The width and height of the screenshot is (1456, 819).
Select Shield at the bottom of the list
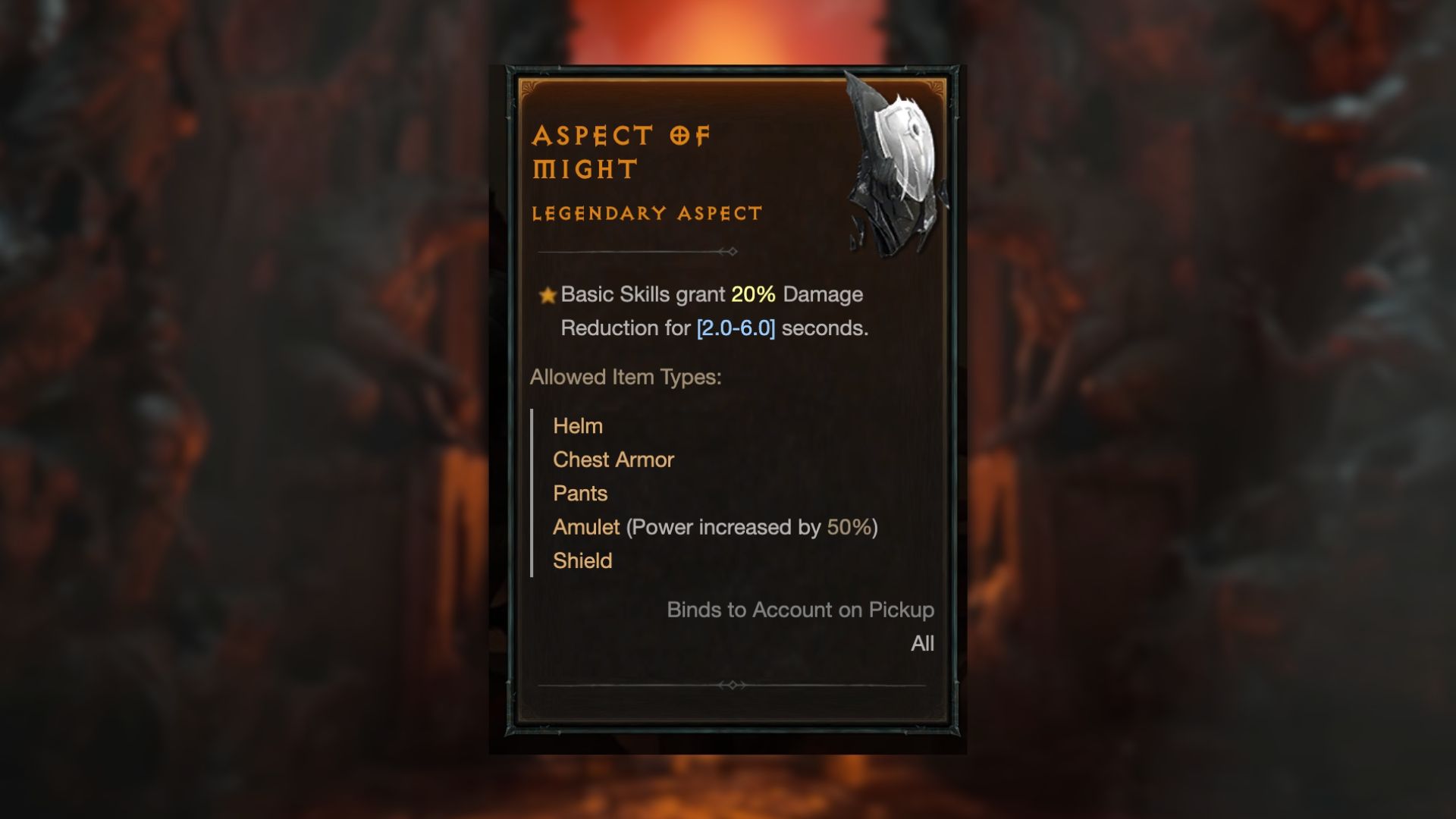click(582, 560)
